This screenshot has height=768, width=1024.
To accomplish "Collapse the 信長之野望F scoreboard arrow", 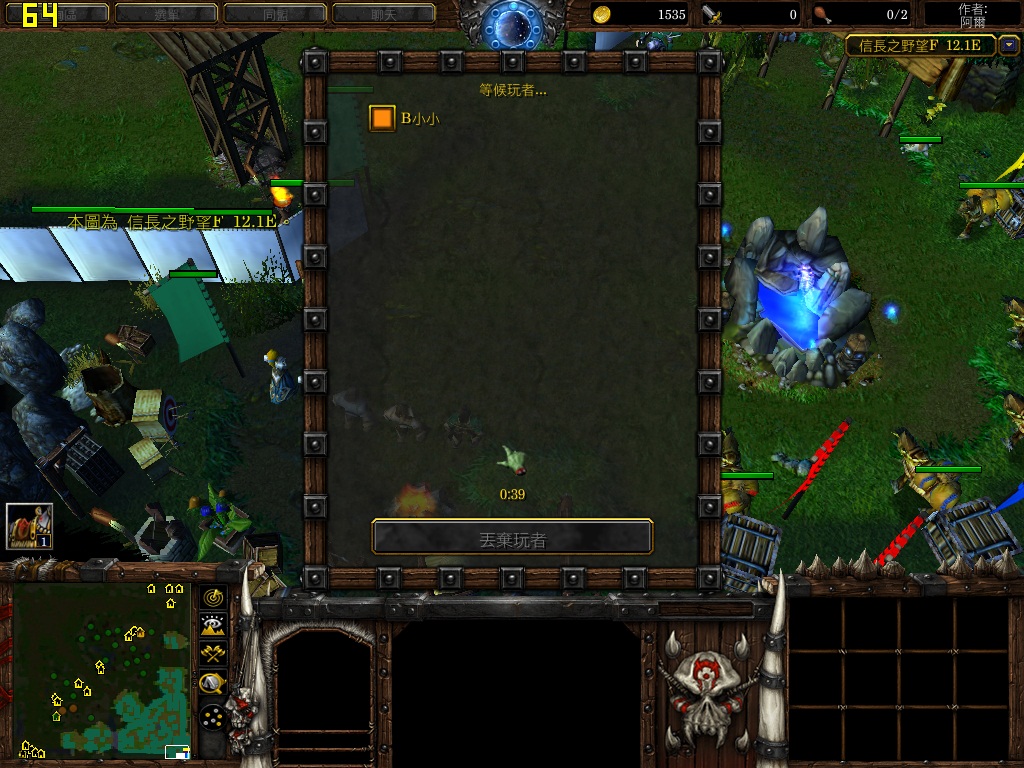I will [x=1008, y=45].
